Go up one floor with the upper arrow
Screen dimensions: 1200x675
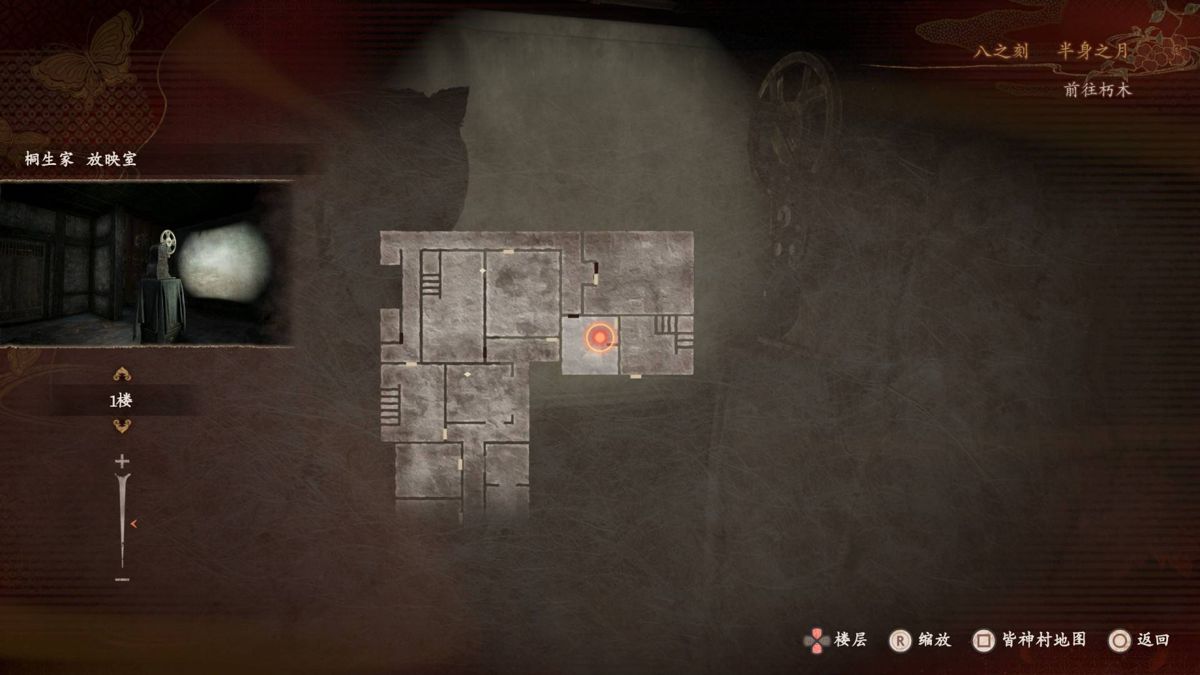click(122, 375)
